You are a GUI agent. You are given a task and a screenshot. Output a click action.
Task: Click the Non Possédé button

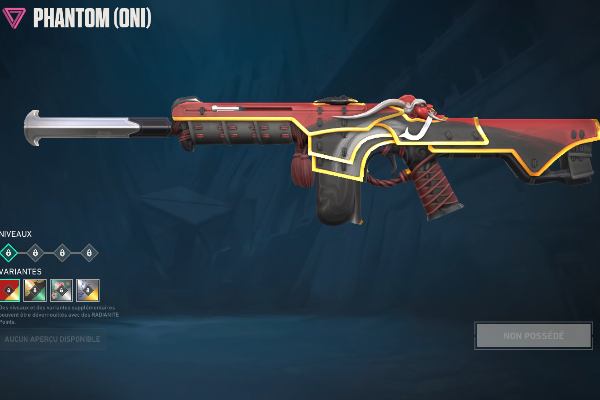coord(533,336)
